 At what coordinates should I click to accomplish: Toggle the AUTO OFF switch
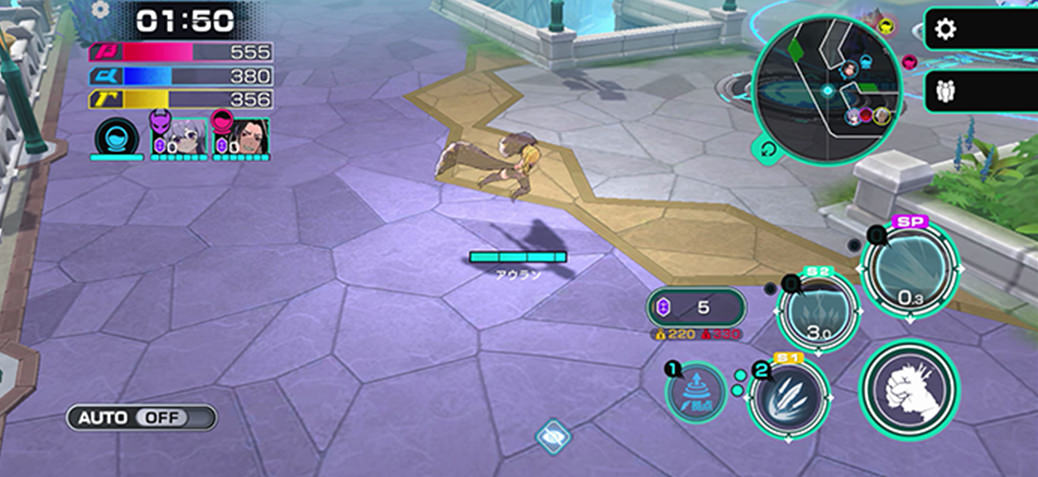click(x=141, y=417)
